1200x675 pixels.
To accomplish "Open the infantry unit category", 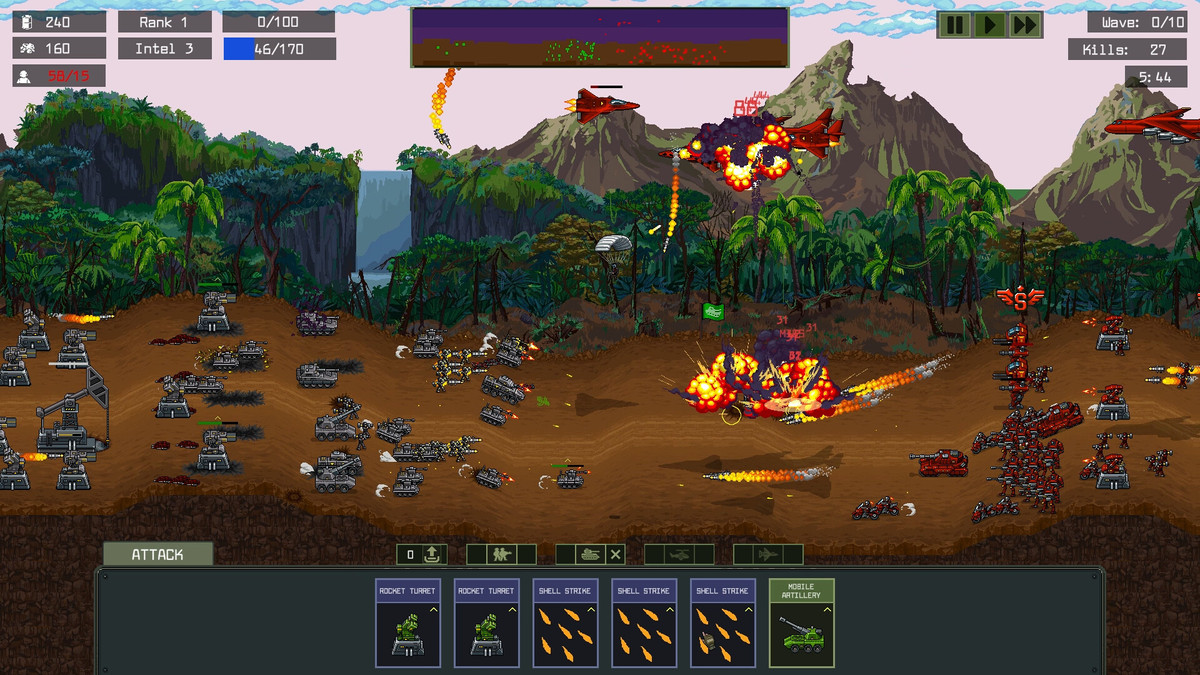I will pos(500,554).
